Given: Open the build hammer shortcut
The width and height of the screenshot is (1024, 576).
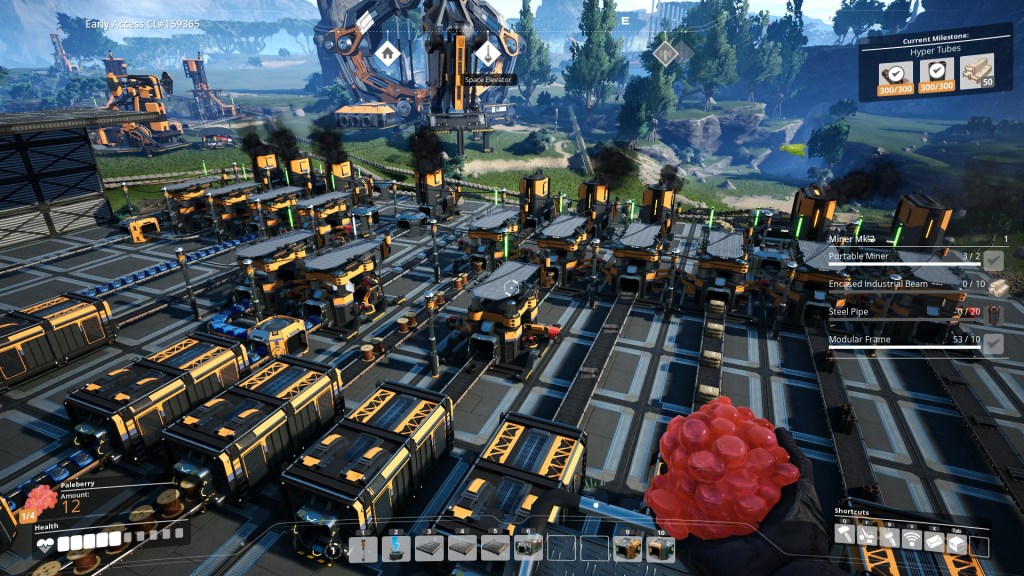Looking at the screenshot, I should (x=846, y=539).
